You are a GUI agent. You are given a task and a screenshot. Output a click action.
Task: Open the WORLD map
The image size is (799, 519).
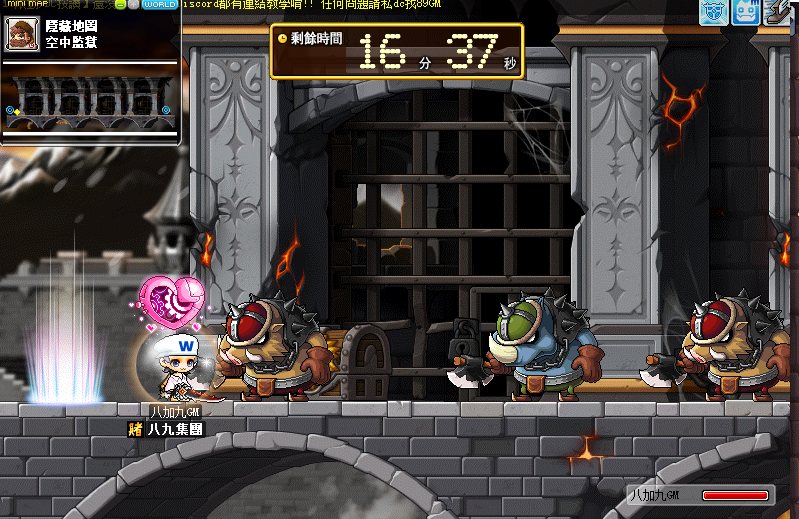pyautogui.click(x=160, y=5)
